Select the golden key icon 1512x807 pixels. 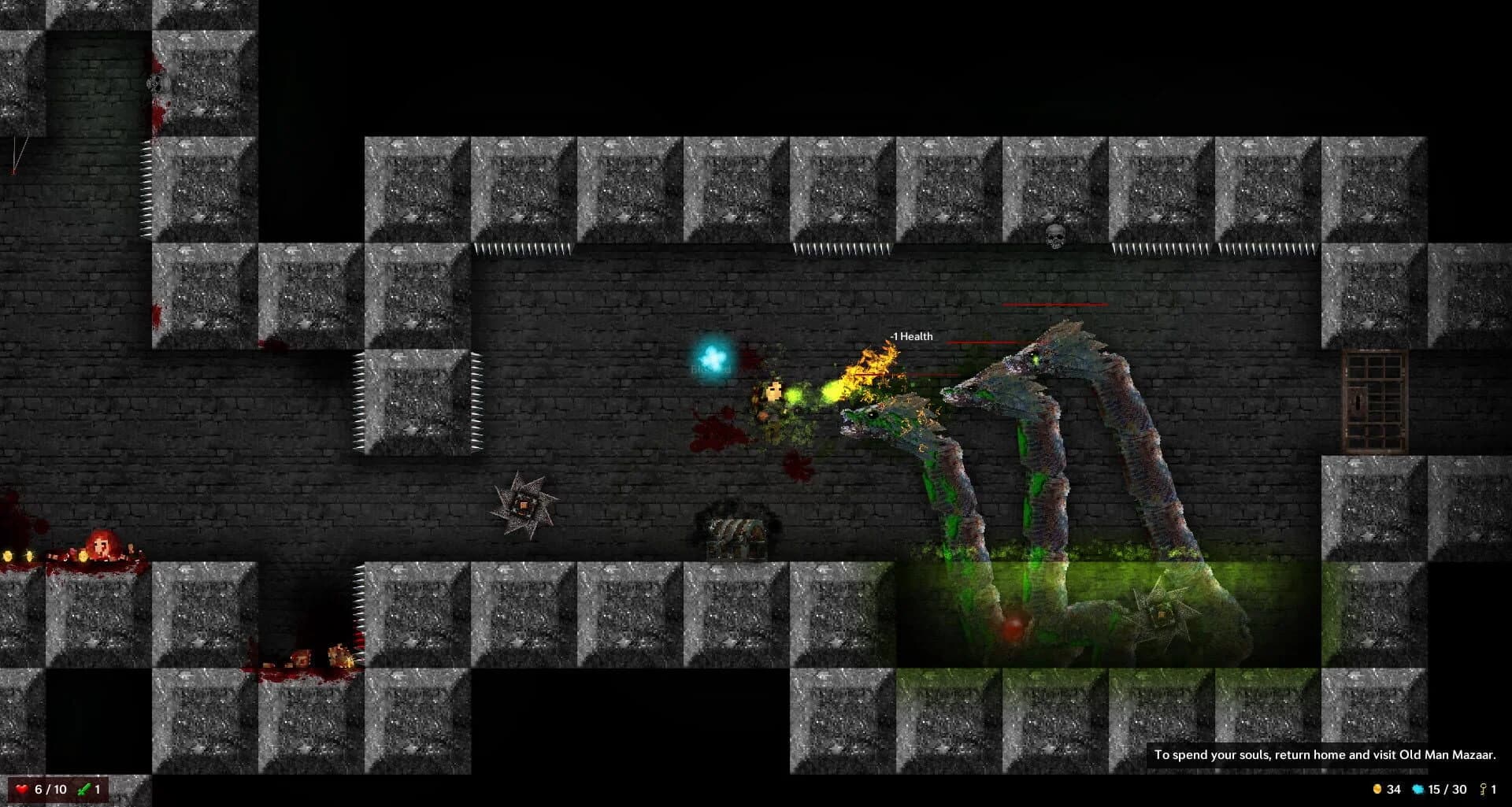click(x=1483, y=787)
